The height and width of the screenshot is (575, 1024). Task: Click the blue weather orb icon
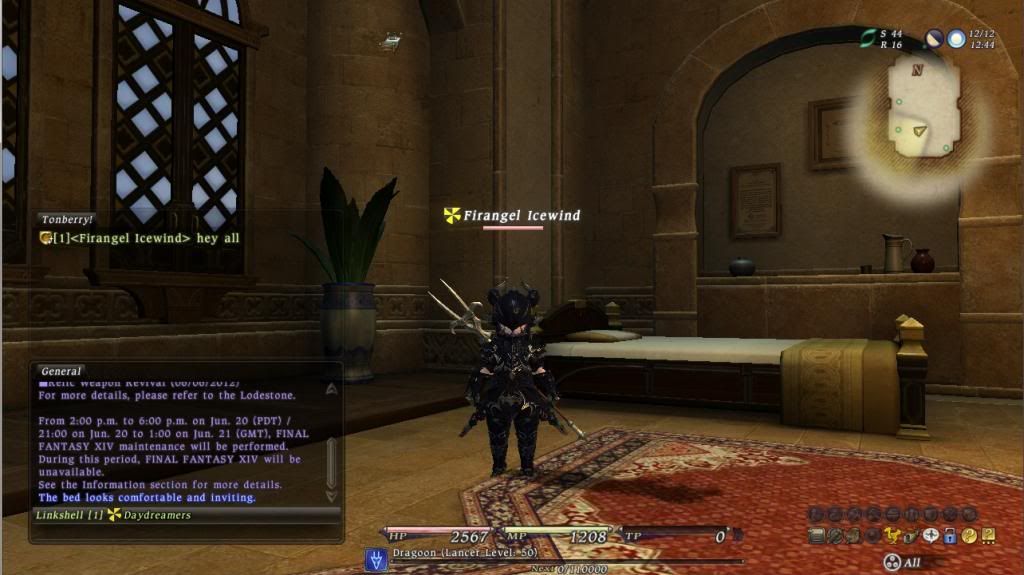pyautogui.click(x=957, y=39)
